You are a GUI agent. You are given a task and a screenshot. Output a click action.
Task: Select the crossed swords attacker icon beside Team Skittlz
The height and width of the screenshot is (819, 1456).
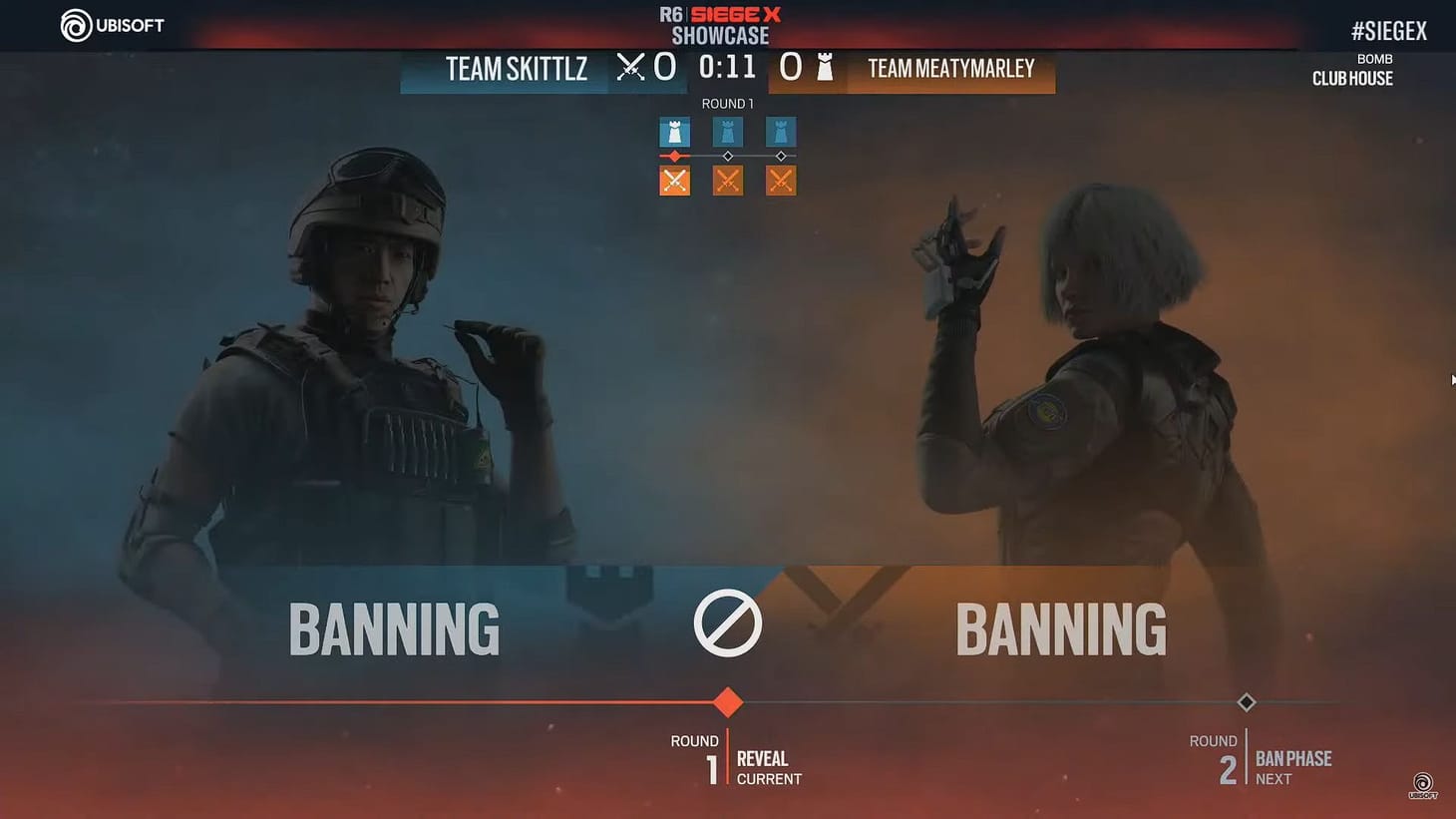click(628, 67)
